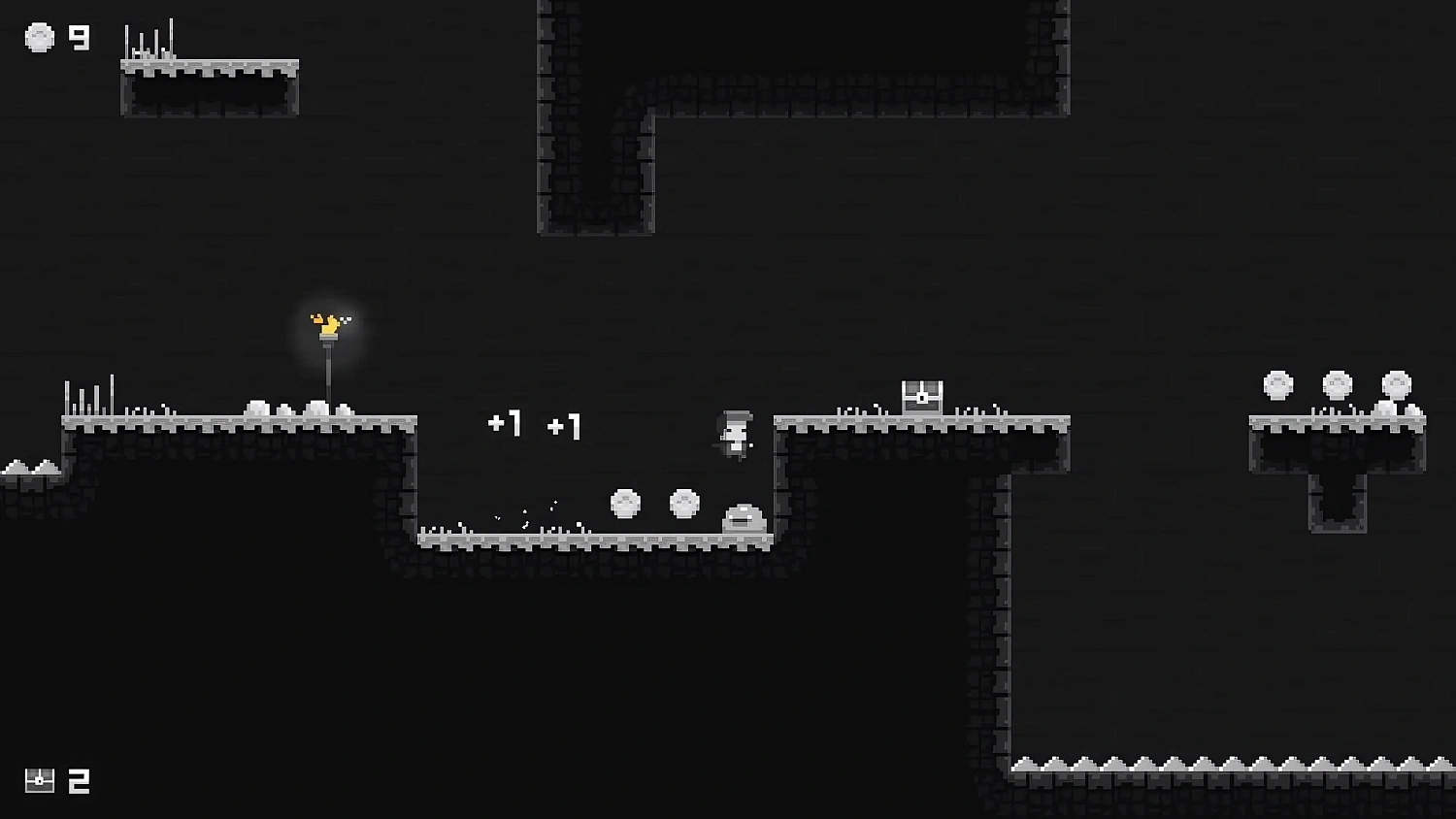Click the closed treasure chest above the pit
This screenshot has width=1456, height=819.
point(920,393)
